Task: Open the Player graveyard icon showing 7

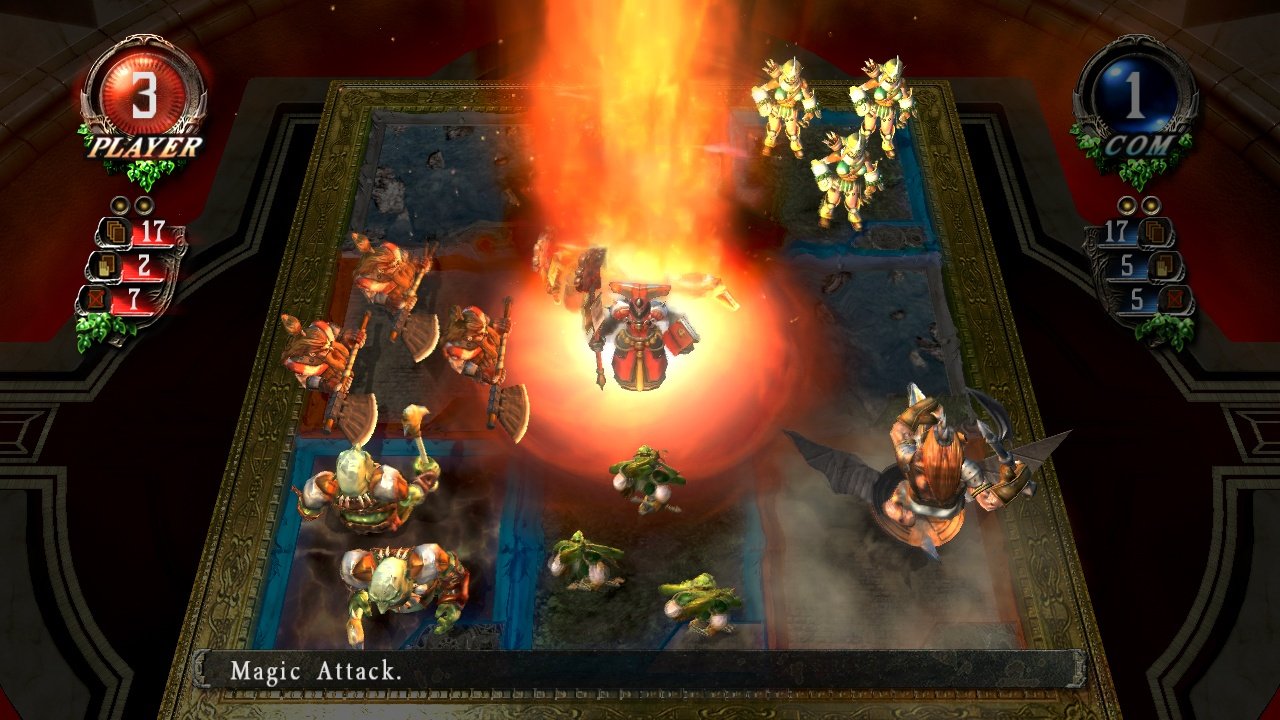Action: 97,297
